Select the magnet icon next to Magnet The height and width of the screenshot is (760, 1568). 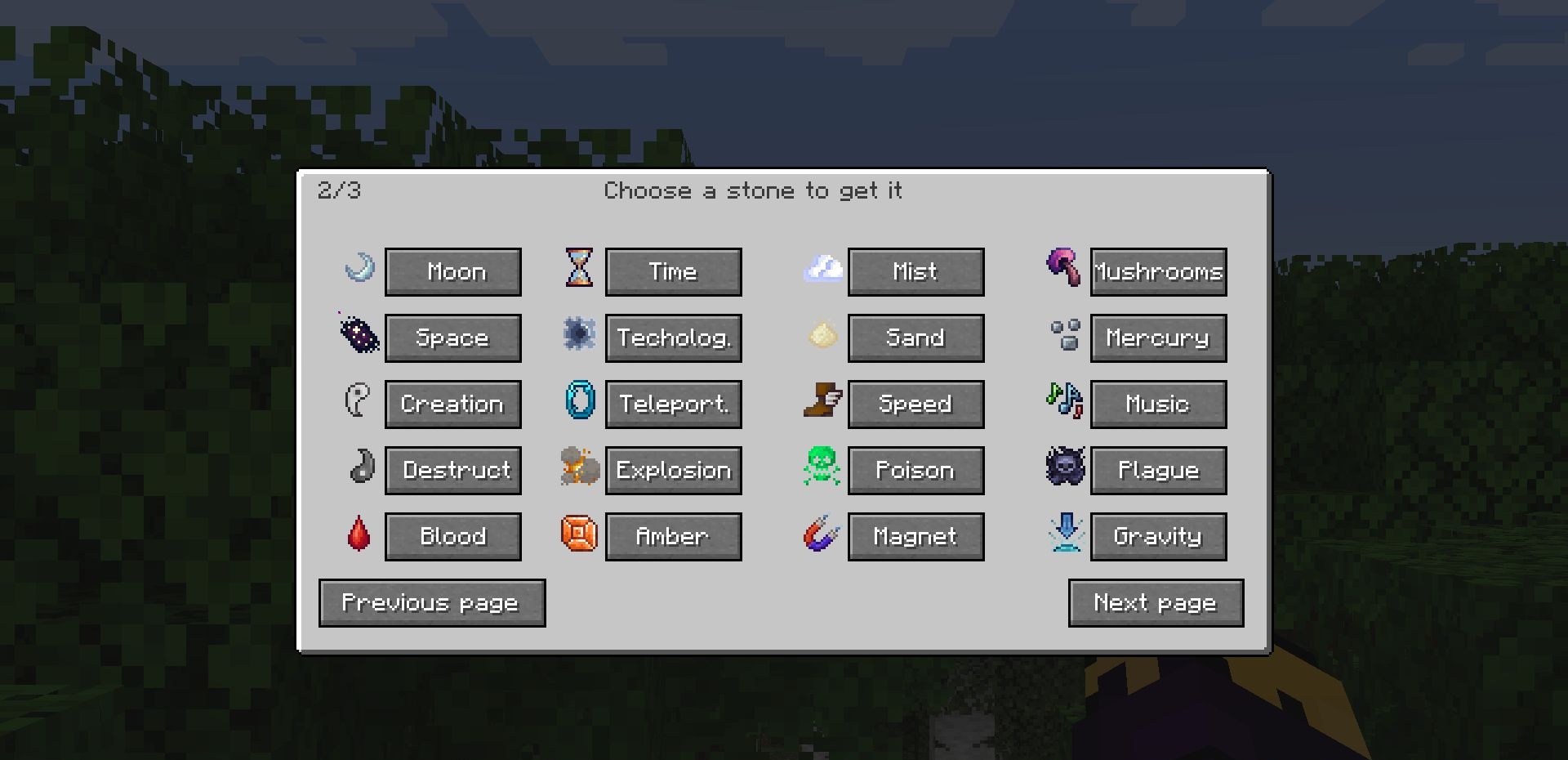(821, 535)
